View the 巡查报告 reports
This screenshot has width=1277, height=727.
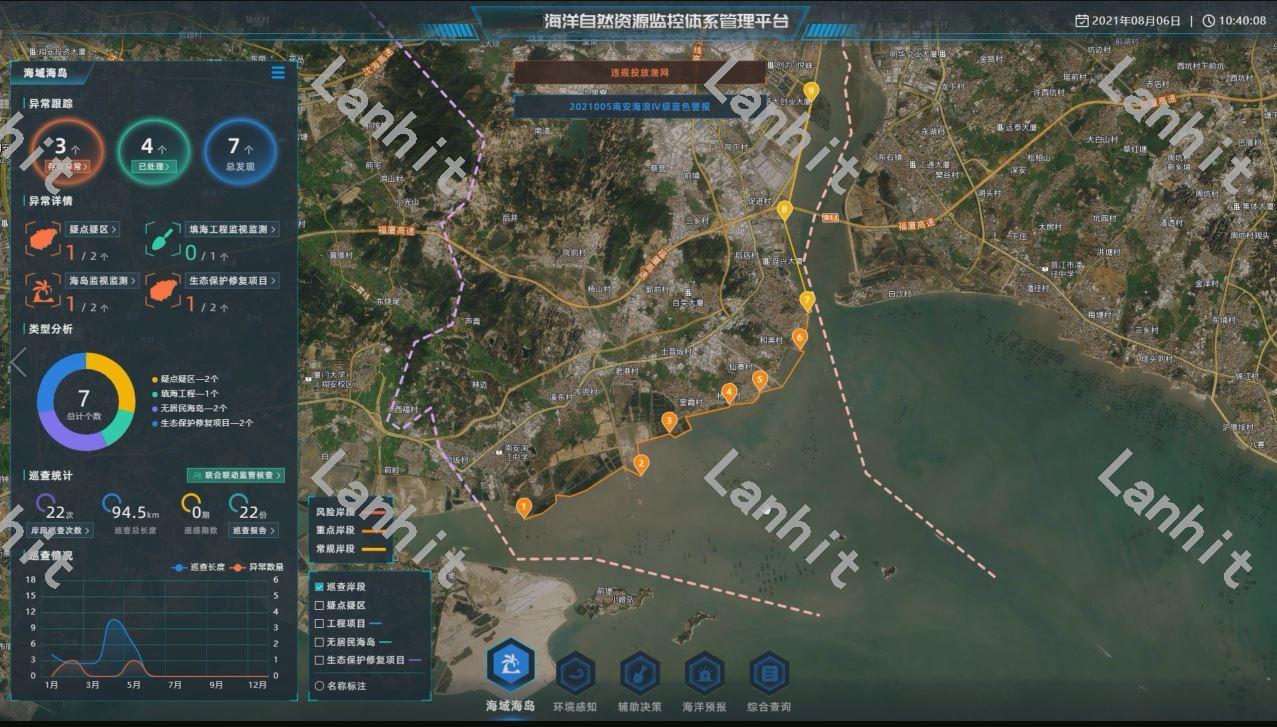coord(254,530)
